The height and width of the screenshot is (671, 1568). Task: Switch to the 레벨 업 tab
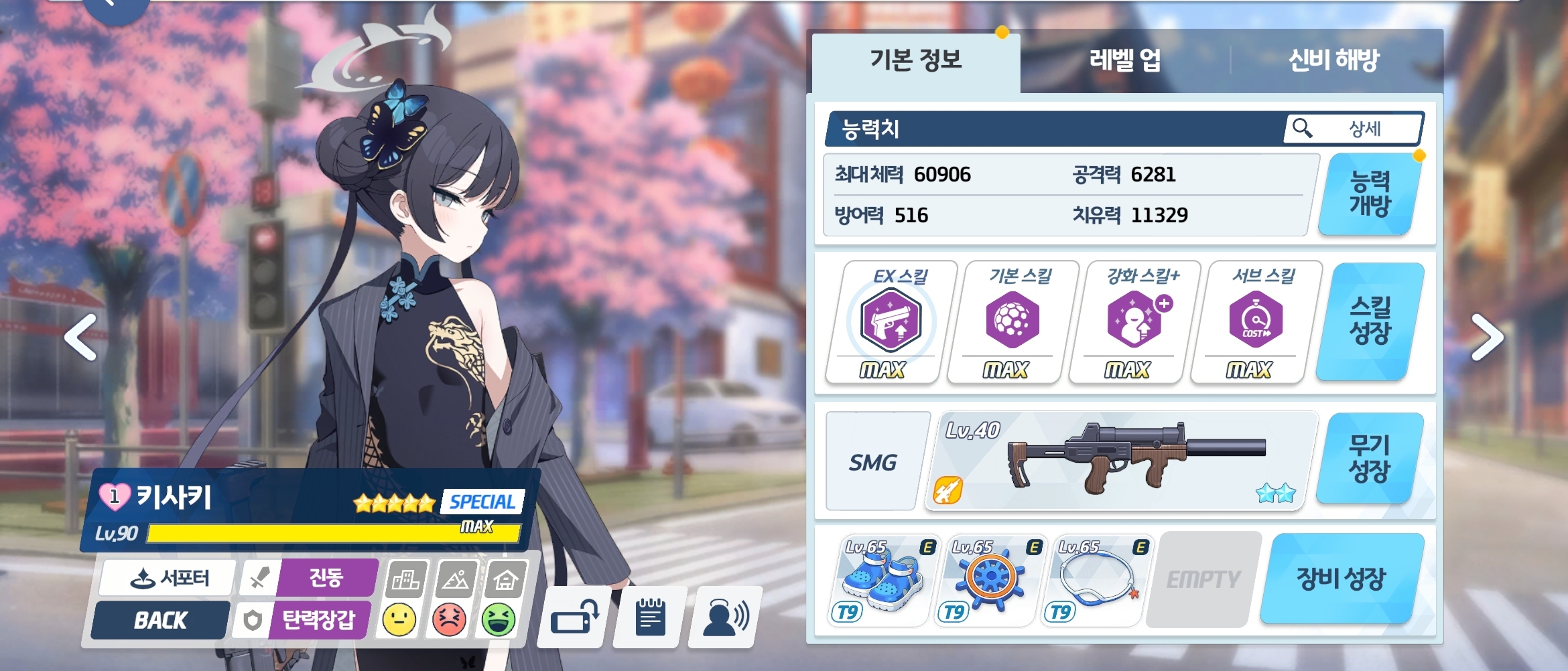click(1124, 60)
